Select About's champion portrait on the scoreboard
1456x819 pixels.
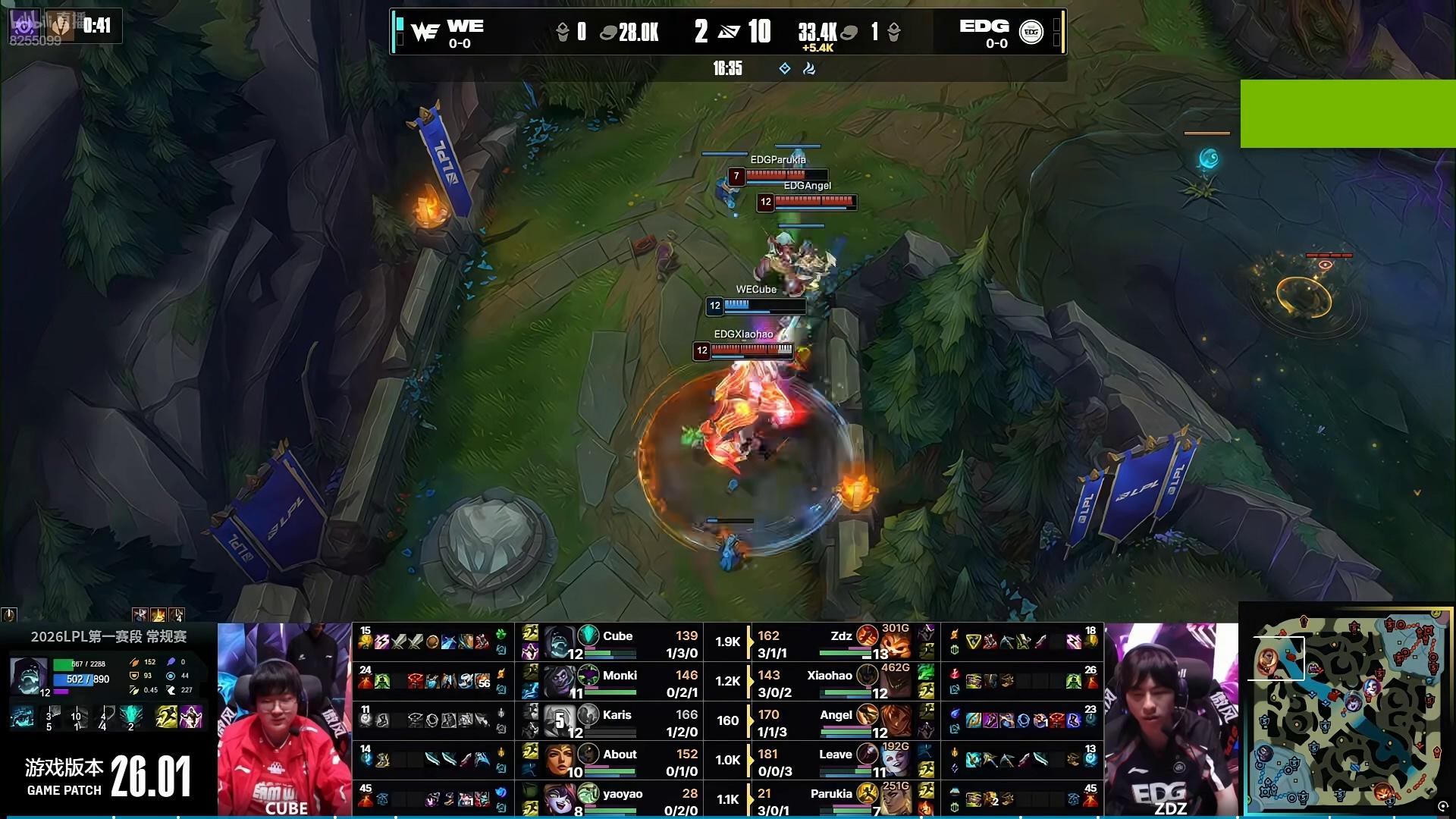(558, 761)
